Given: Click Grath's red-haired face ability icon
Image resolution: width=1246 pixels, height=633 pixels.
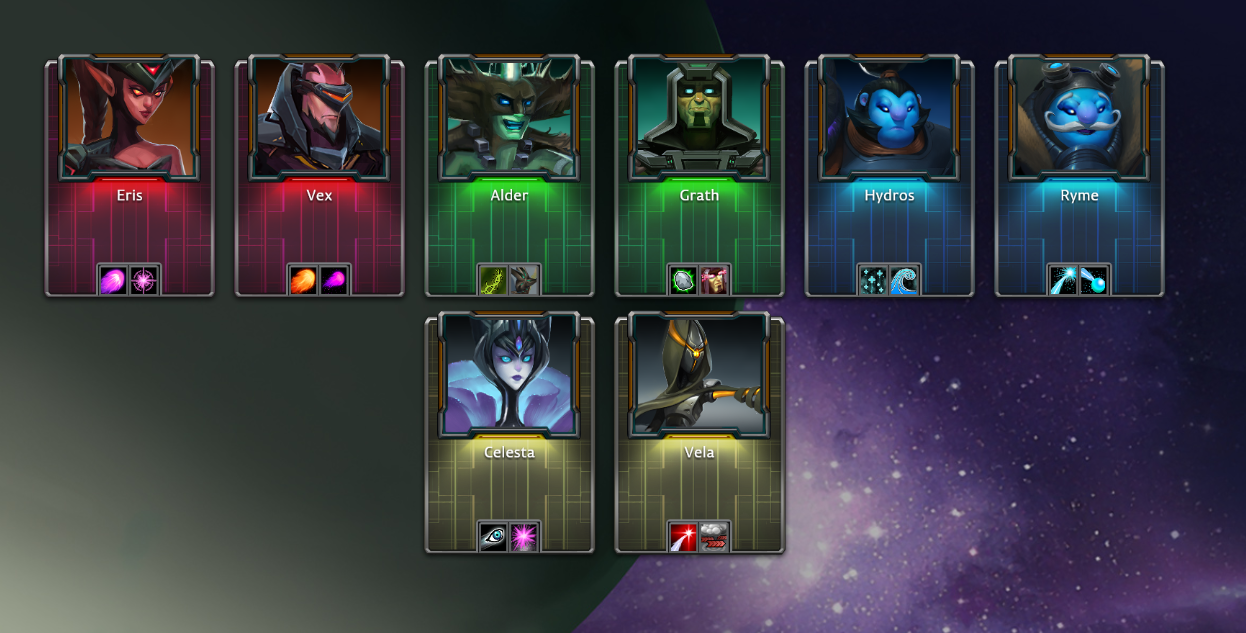Looking at the screenshot, I should tap(715, 281).
